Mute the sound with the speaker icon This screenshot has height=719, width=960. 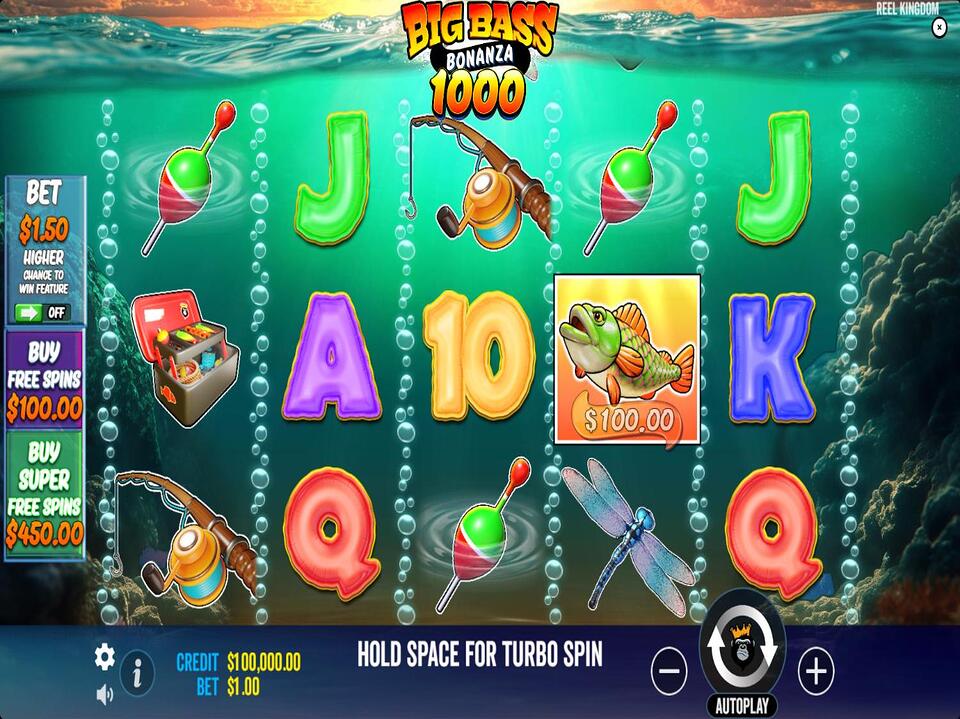104,693
